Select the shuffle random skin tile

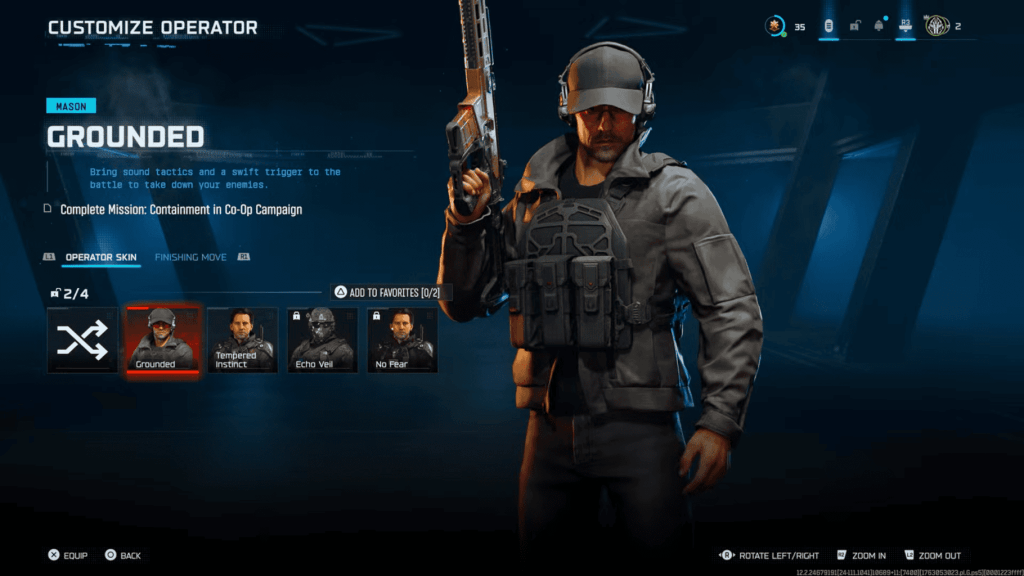pyautogui.click(x=82, y=340)
